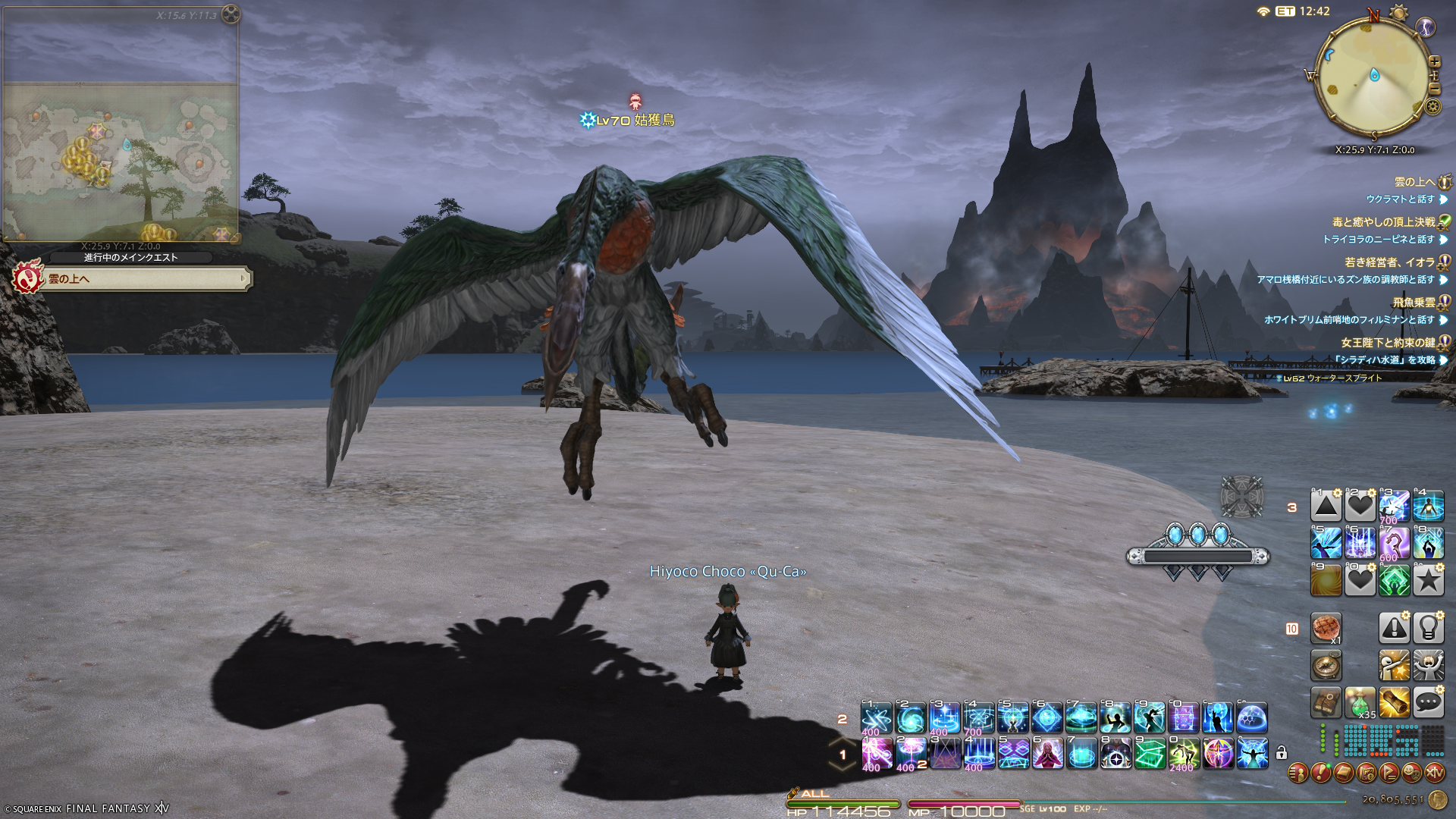Open the map overlay in the corner
Viewport: 1456px width, 819px height.
pos(121,125)
